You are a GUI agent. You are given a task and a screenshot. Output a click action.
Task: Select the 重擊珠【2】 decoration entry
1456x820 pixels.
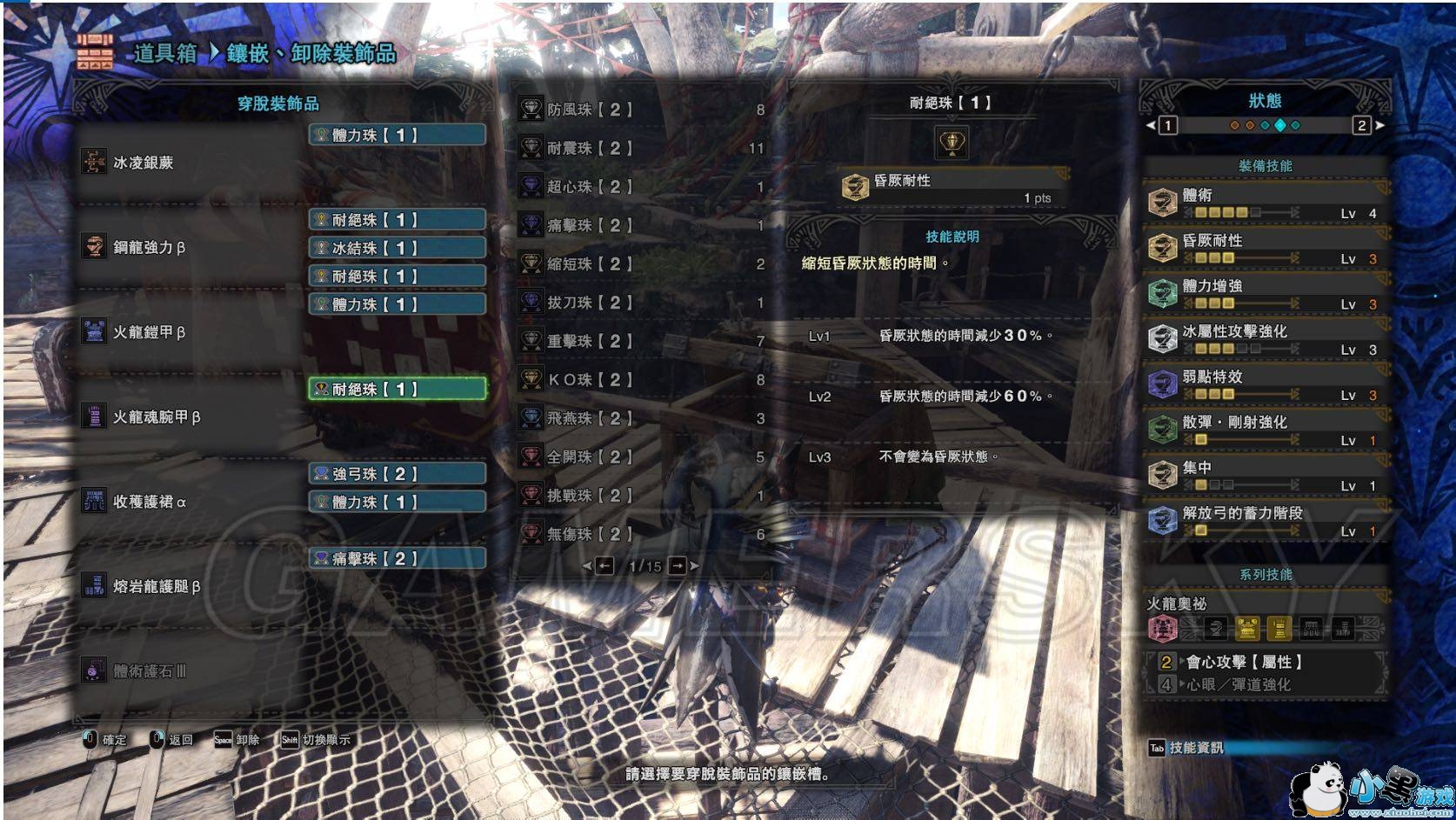[642, 341]
